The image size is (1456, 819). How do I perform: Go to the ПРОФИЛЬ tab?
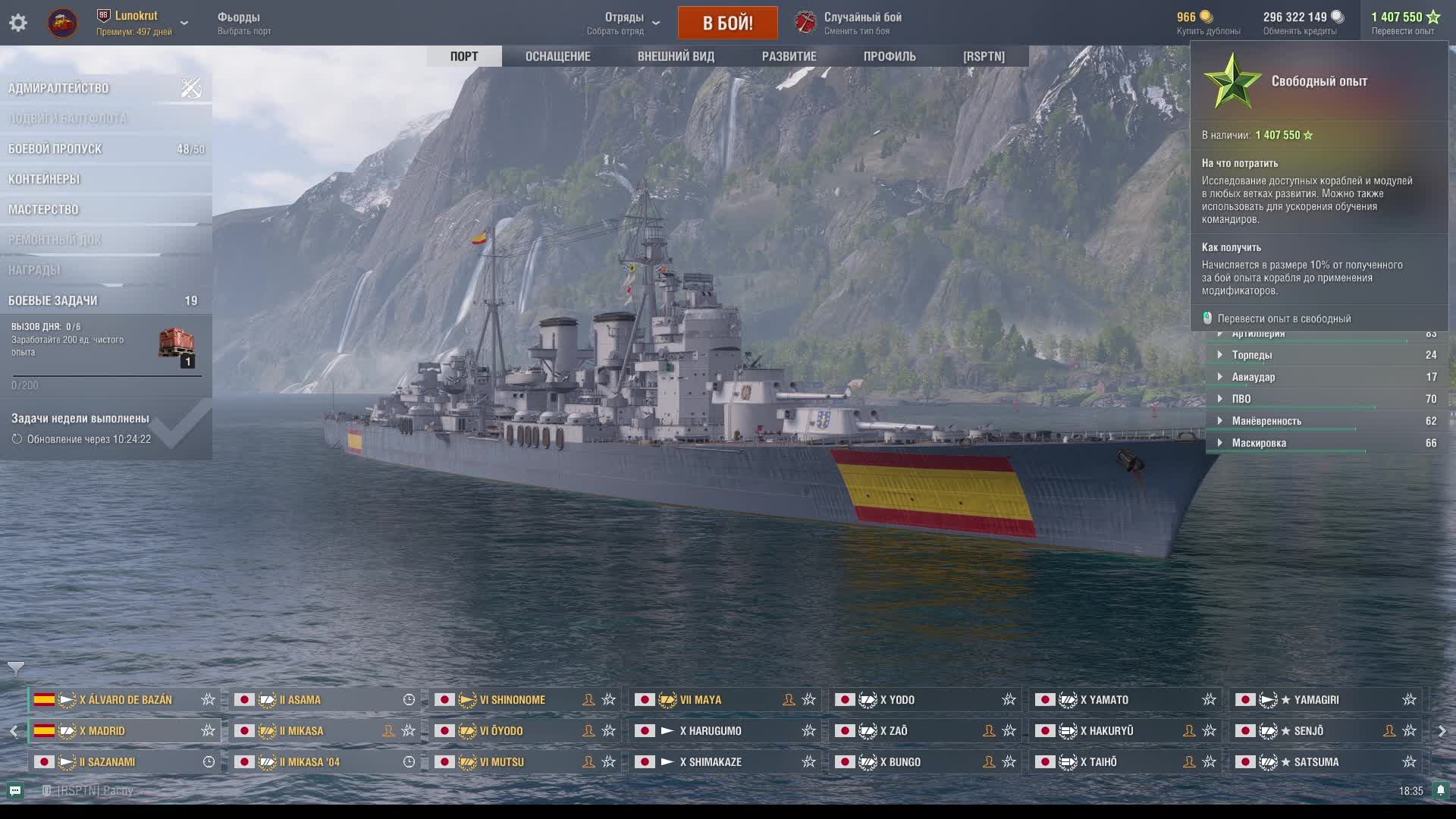[x=890, y=56]
